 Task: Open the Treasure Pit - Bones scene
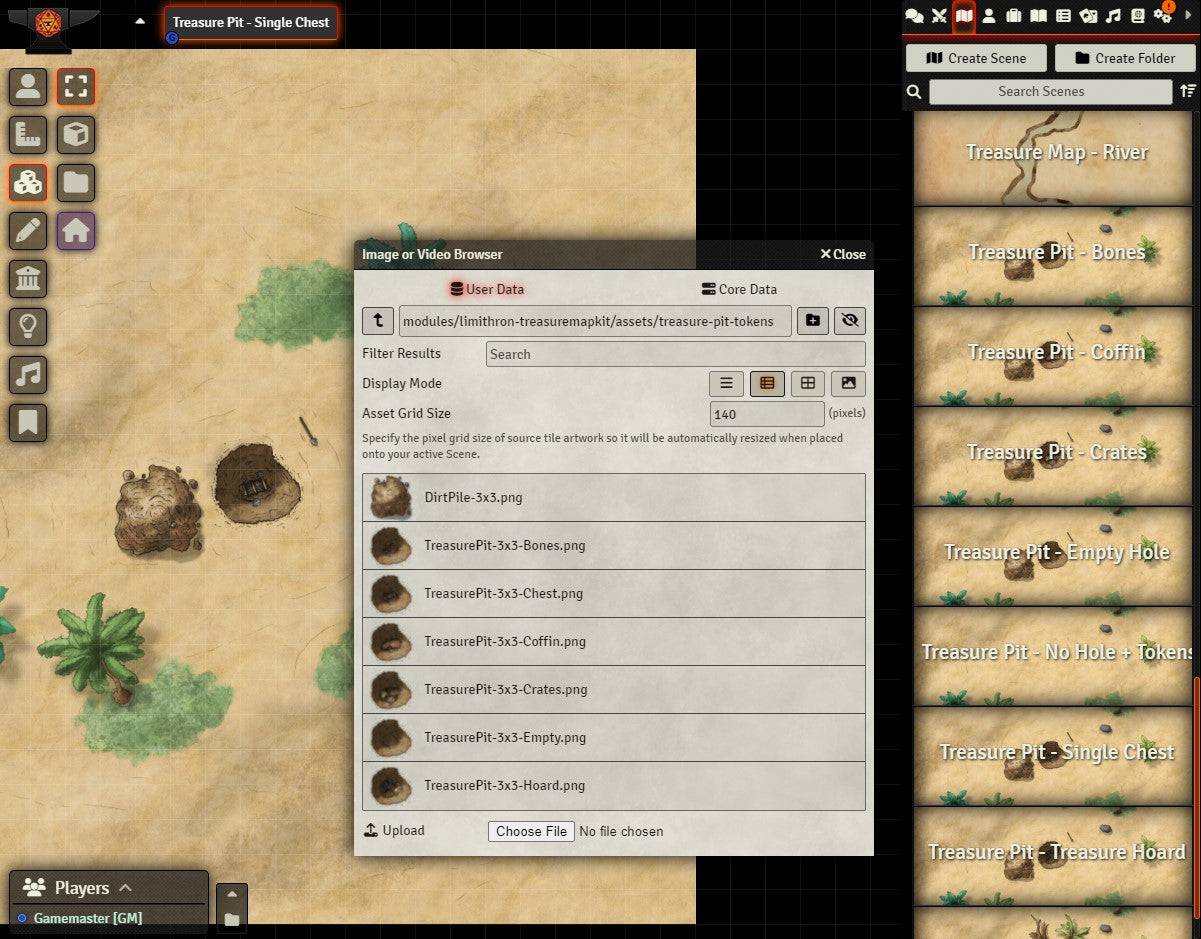1056,252
